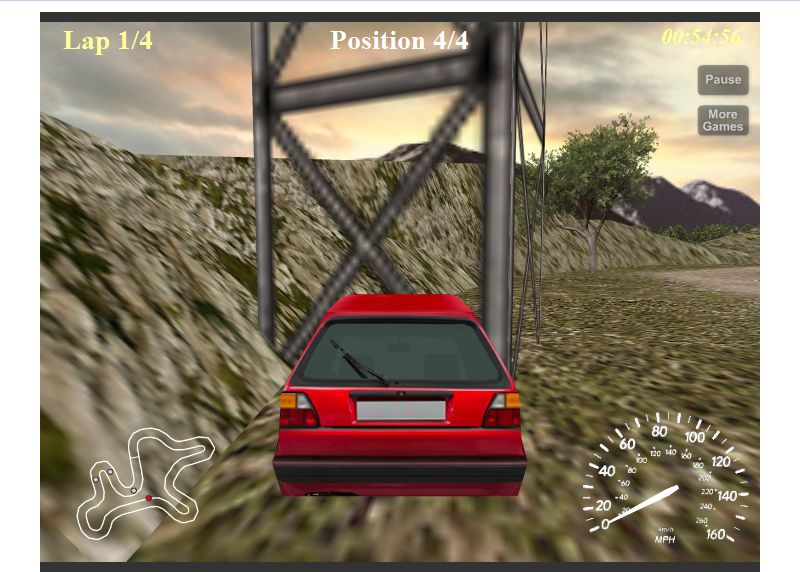Pause the race
The height and width of the screenshot is (572, 800).
click(x=723, y=80)
